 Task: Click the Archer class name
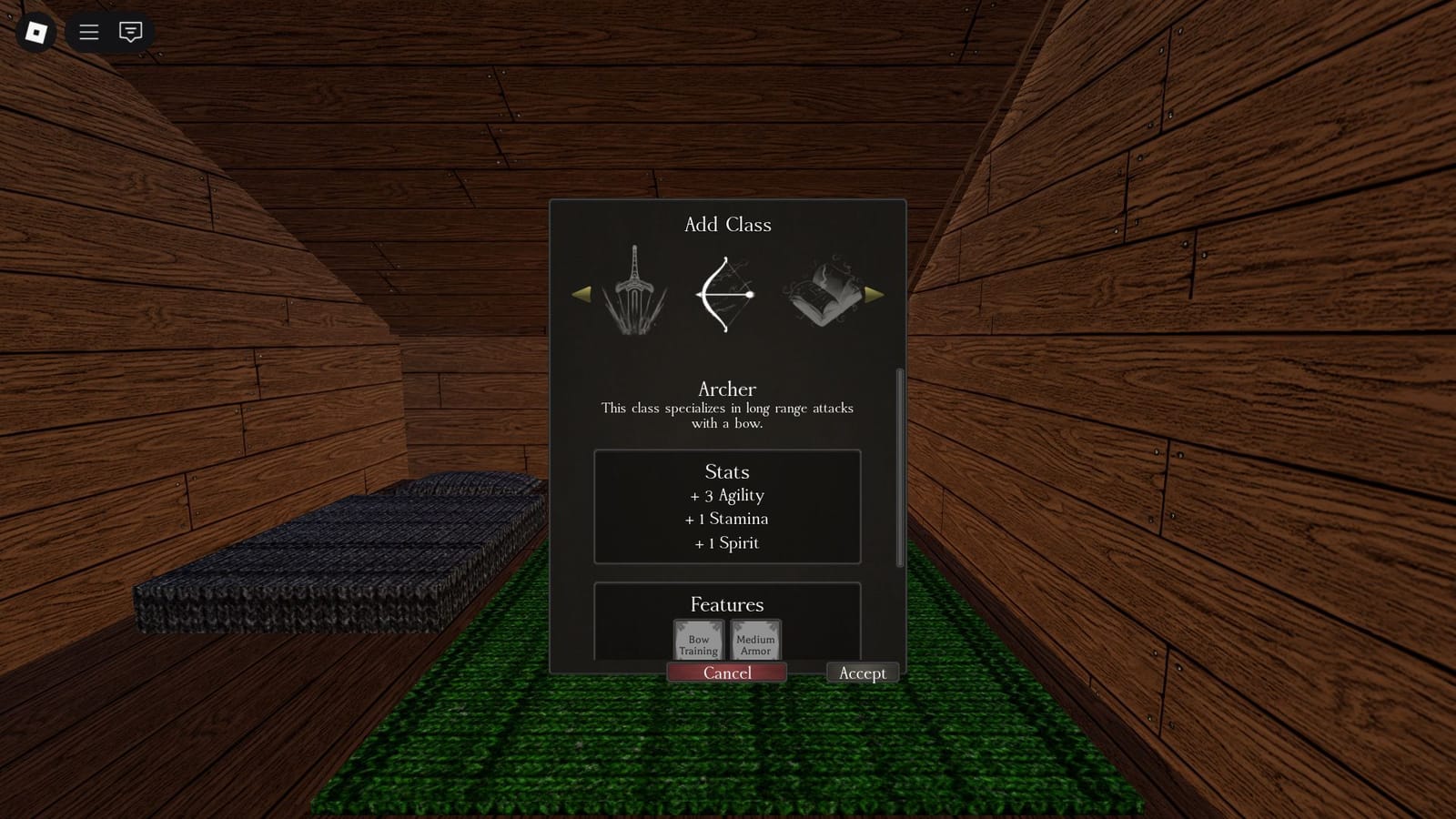(726, 389)
